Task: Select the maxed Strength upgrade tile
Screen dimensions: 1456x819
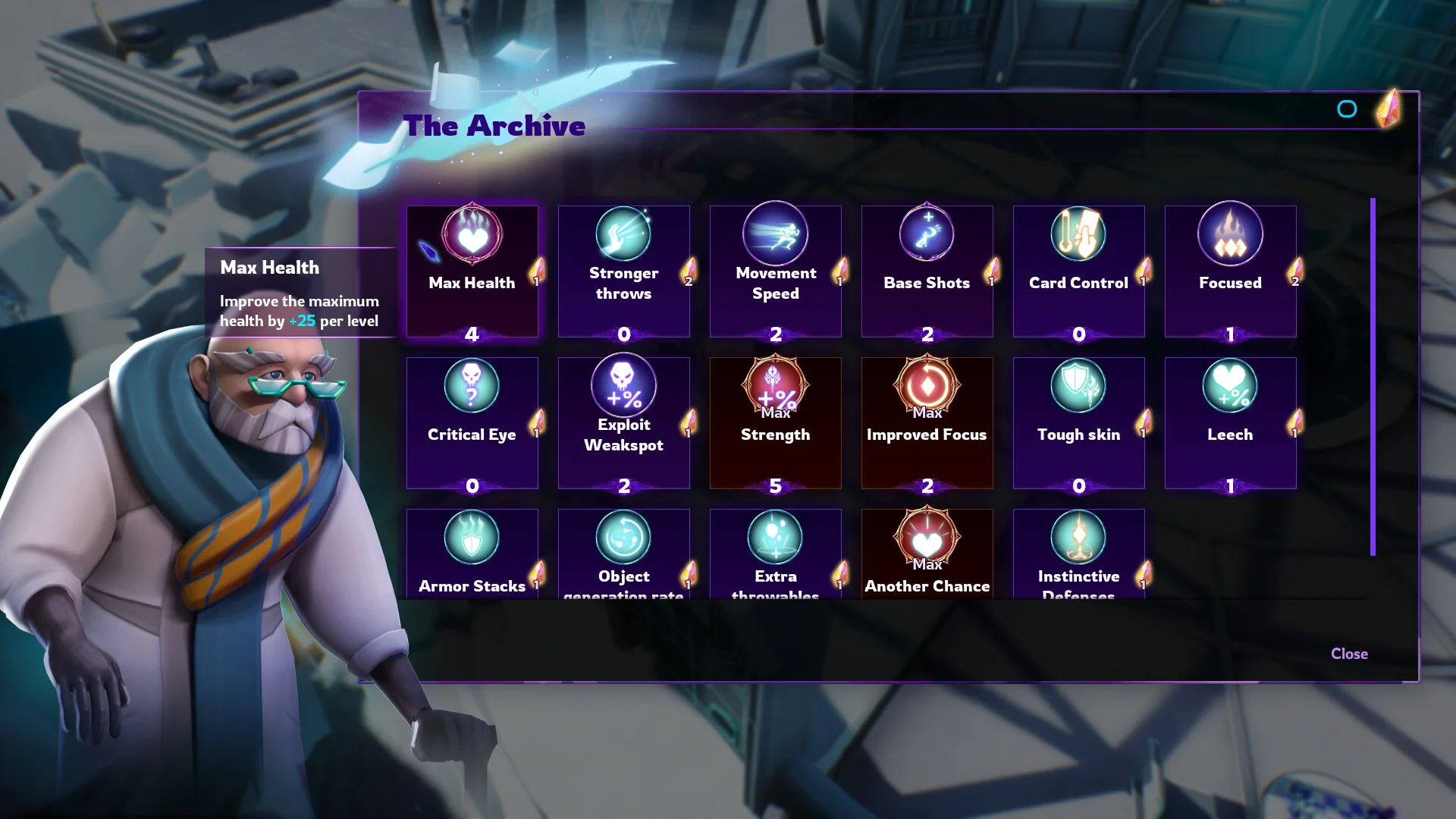Action: point(775,423)
